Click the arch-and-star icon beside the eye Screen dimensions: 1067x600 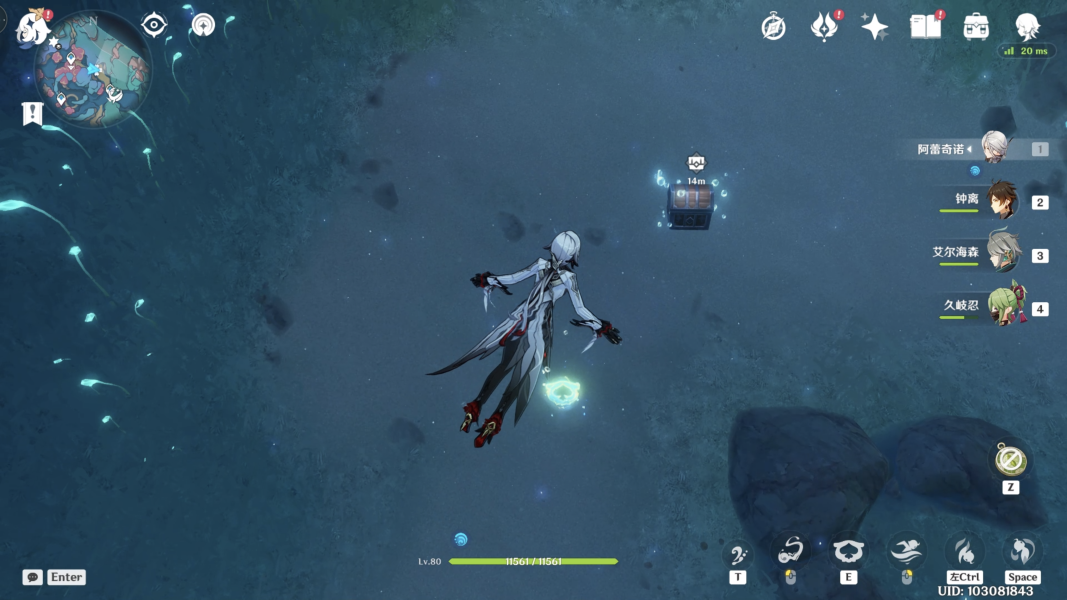coord(203,25)
